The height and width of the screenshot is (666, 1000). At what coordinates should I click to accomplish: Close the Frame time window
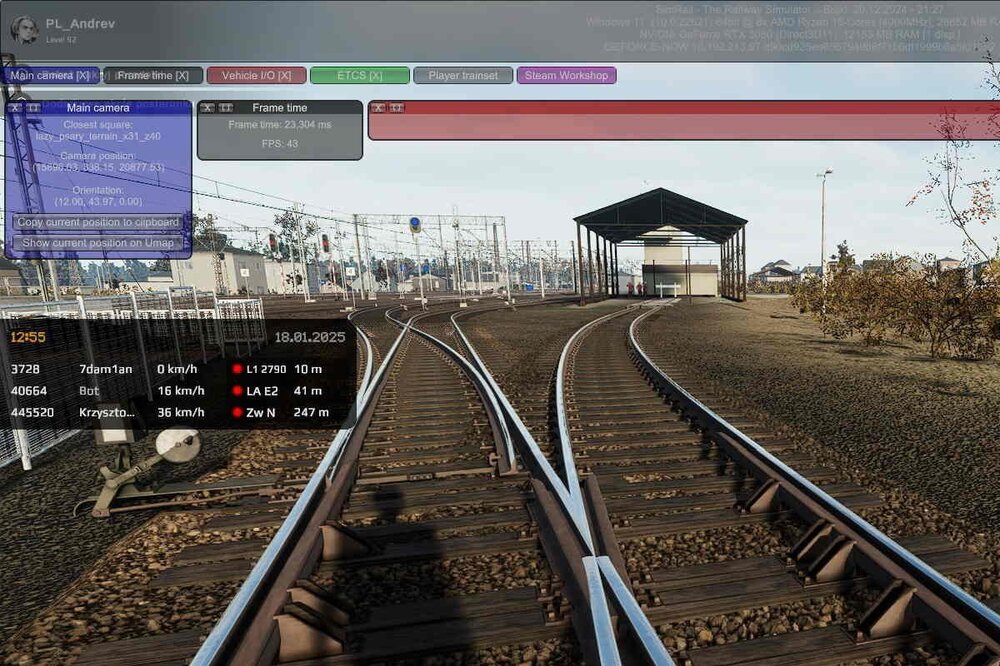tap(207, 108)
